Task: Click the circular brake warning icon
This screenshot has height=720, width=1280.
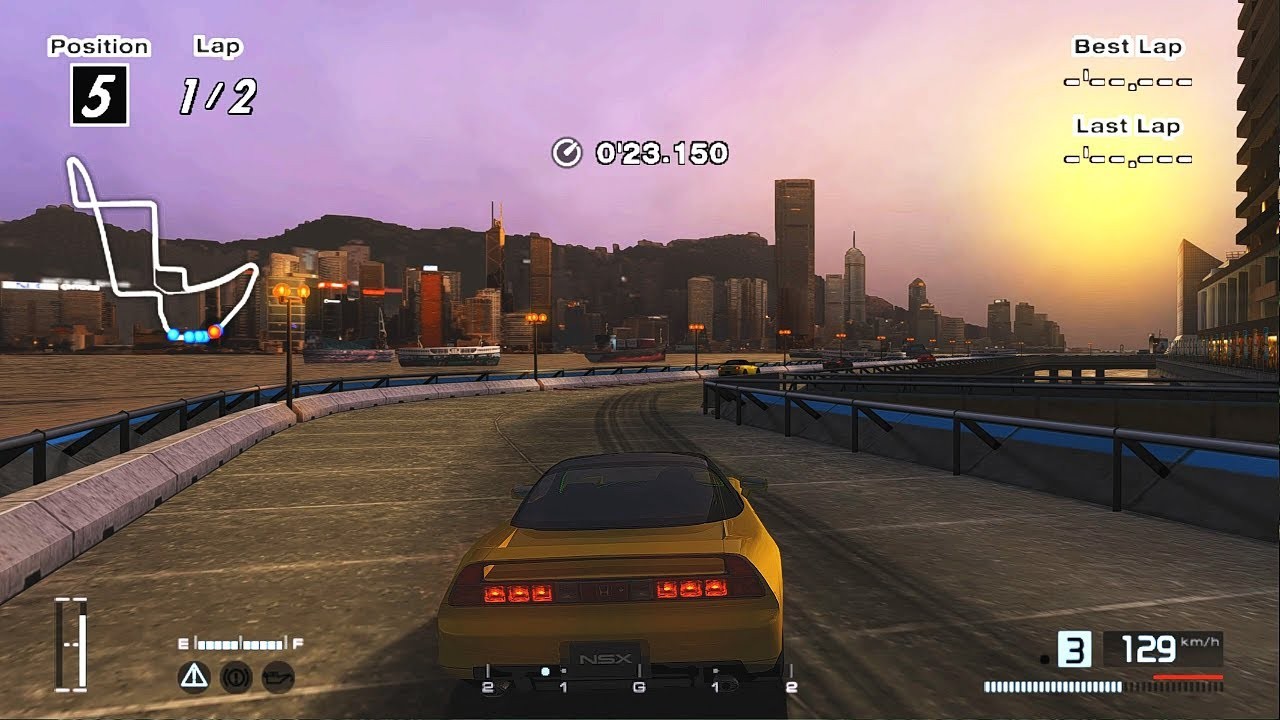Action: tap(235, 677)
